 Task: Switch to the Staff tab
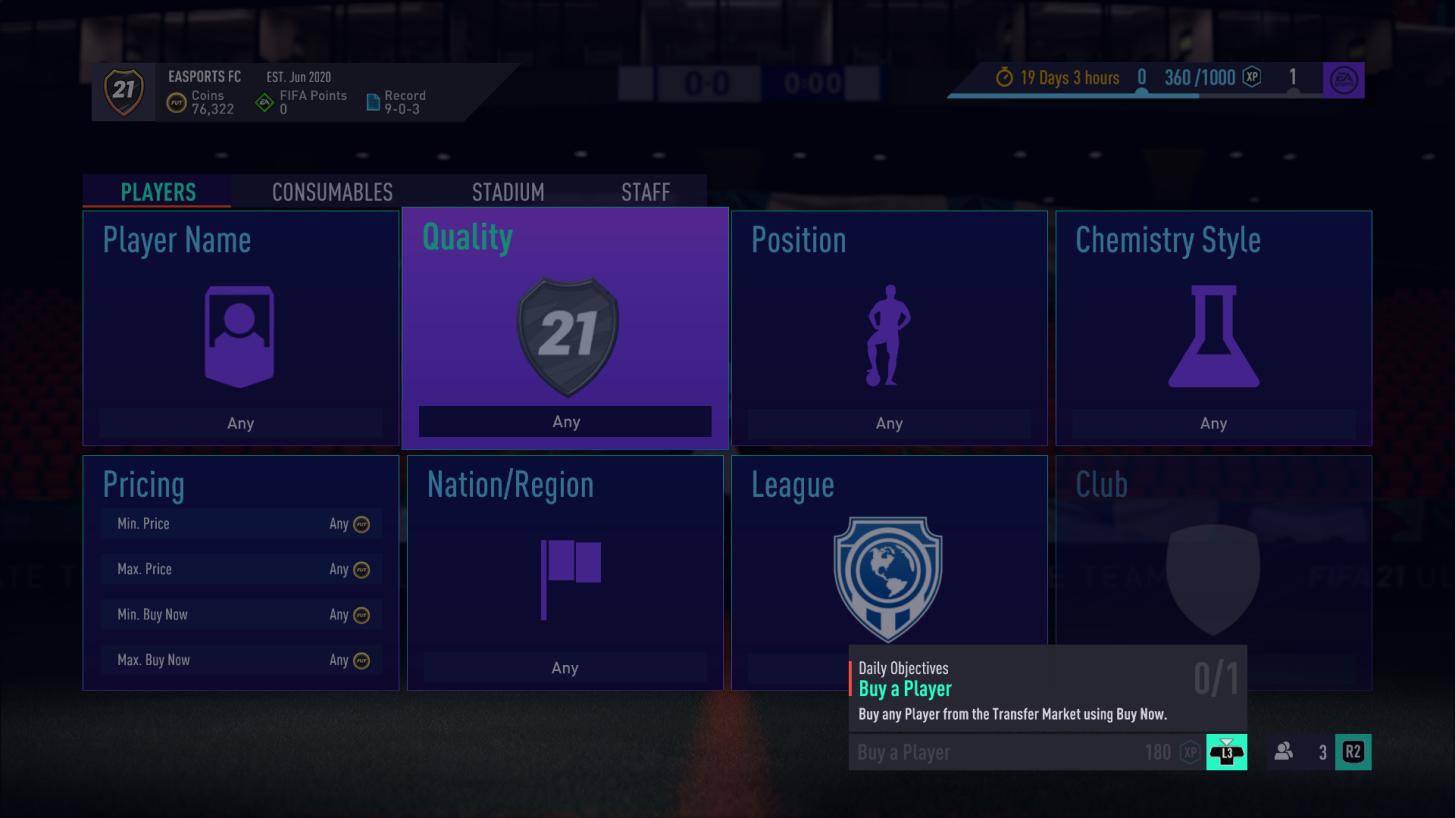coord(645,192)
